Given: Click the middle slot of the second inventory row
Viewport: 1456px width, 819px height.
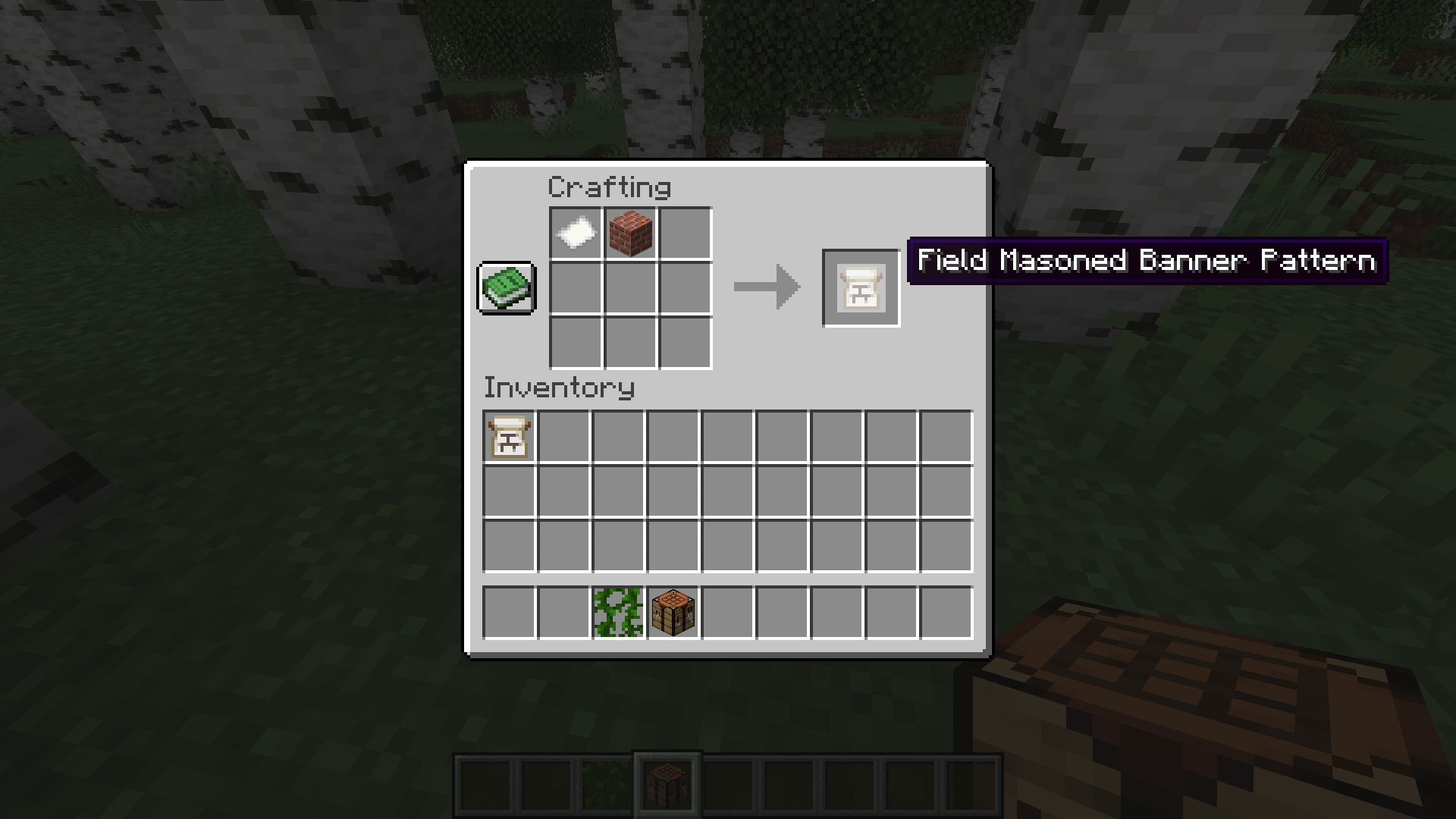Looking at the screenshot, I should click(x=728, y=489).
